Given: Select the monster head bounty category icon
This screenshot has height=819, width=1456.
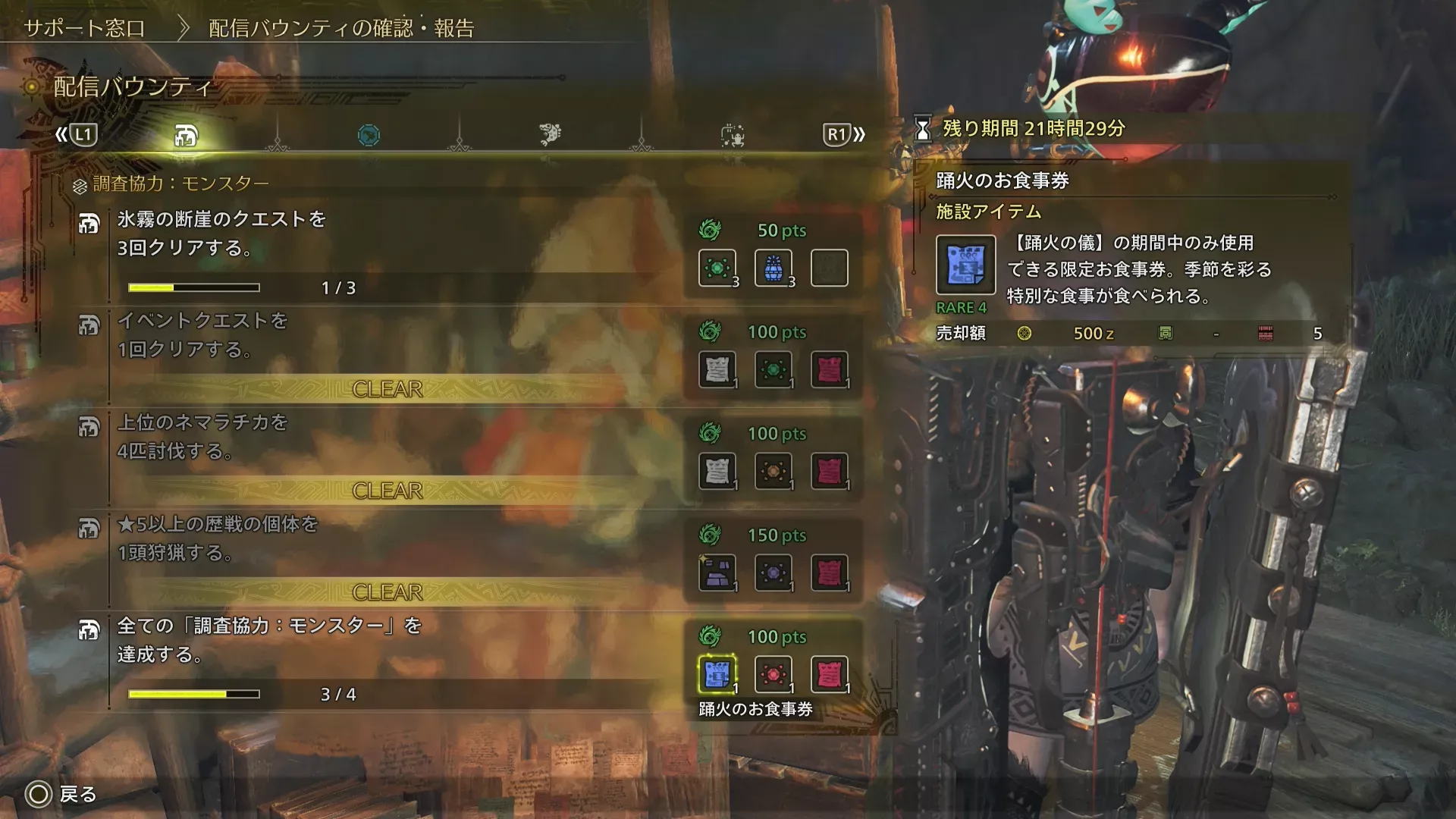Looking at the screenshot, I should click(x=550, y=133).
